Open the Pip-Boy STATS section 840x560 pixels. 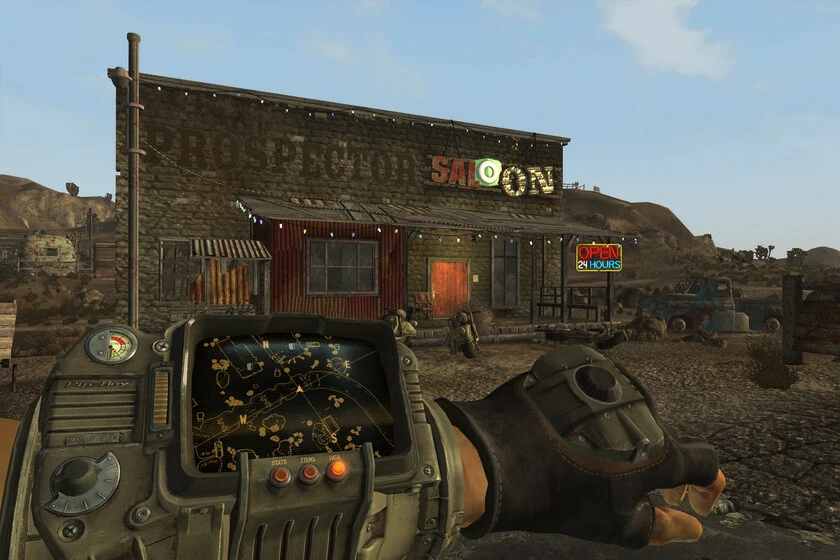tap(281, 476)
